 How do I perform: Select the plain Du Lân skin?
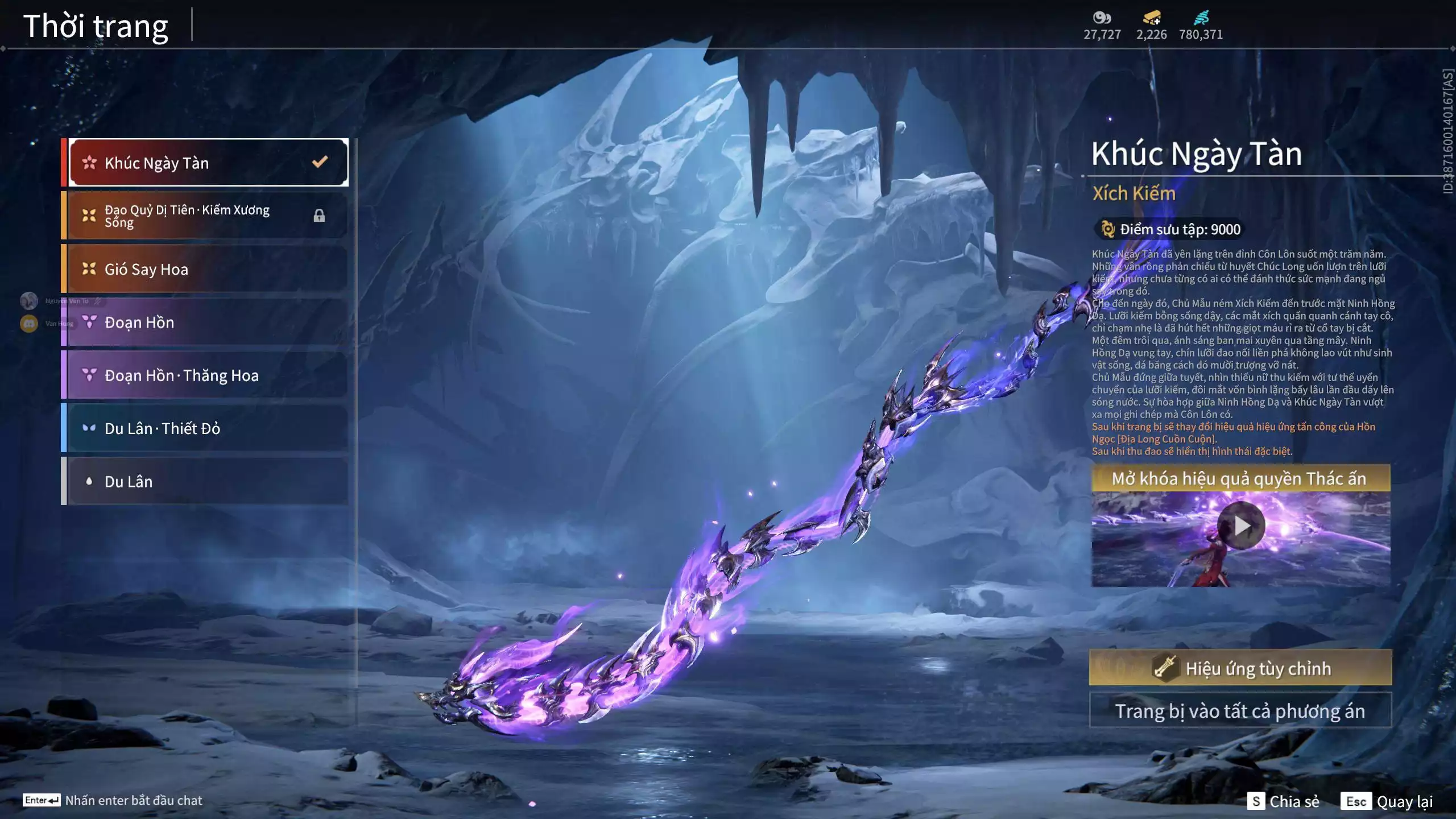208,482
